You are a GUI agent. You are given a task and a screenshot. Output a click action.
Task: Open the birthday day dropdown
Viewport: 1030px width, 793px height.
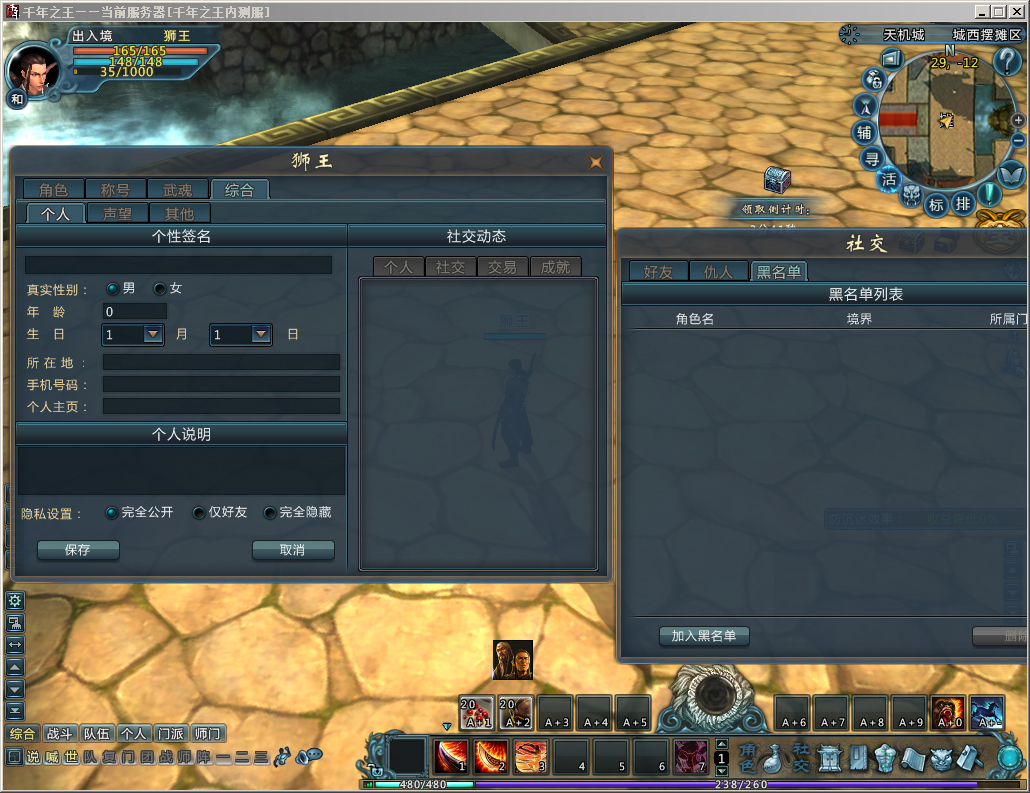pyautogui.click(x=261, y=334)
